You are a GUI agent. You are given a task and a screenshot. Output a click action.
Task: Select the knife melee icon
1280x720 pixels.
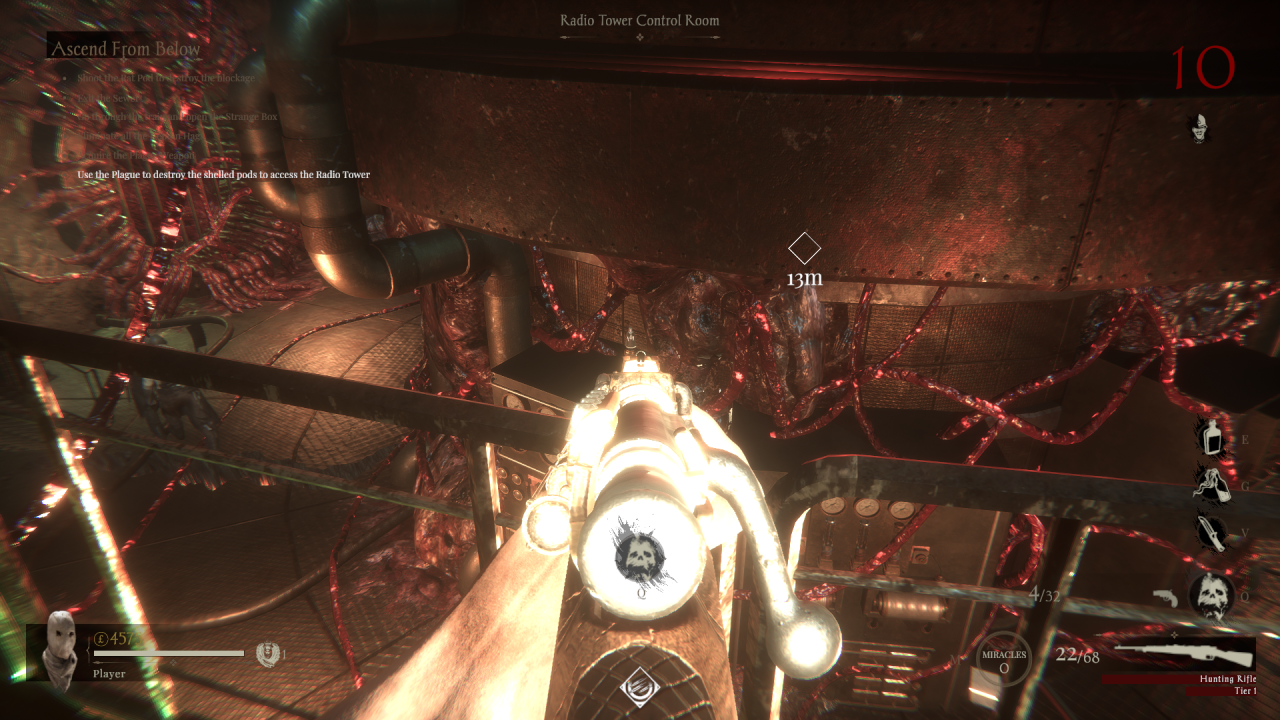(1212, 532)
